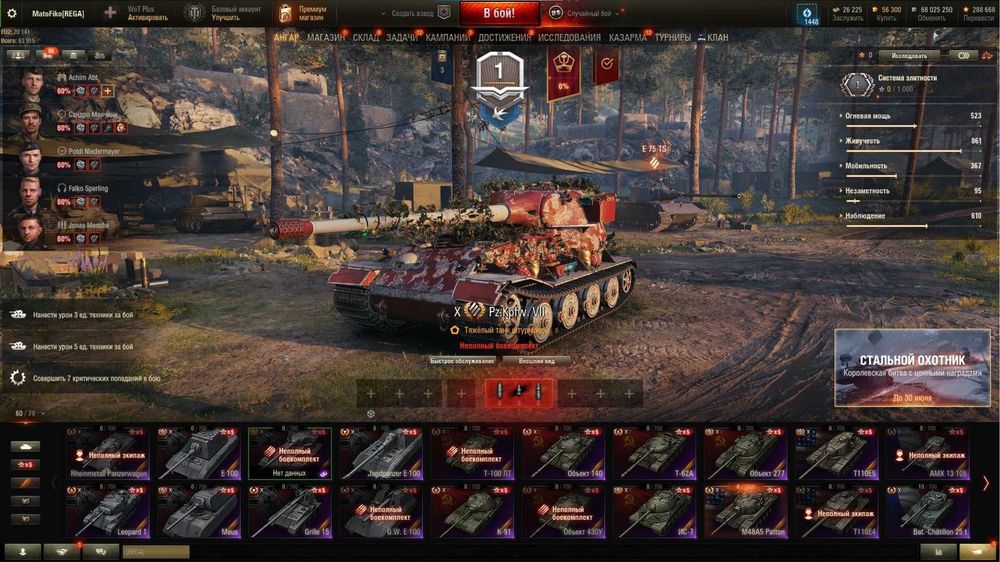Open the КАЗАРМА tab

[x=628, y=38]
